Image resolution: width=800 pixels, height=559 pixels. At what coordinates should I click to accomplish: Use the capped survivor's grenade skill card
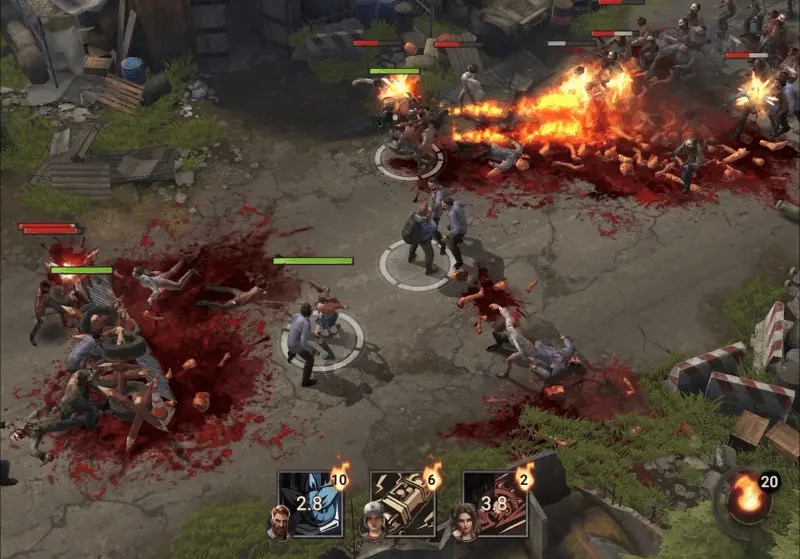pos(403,503)
